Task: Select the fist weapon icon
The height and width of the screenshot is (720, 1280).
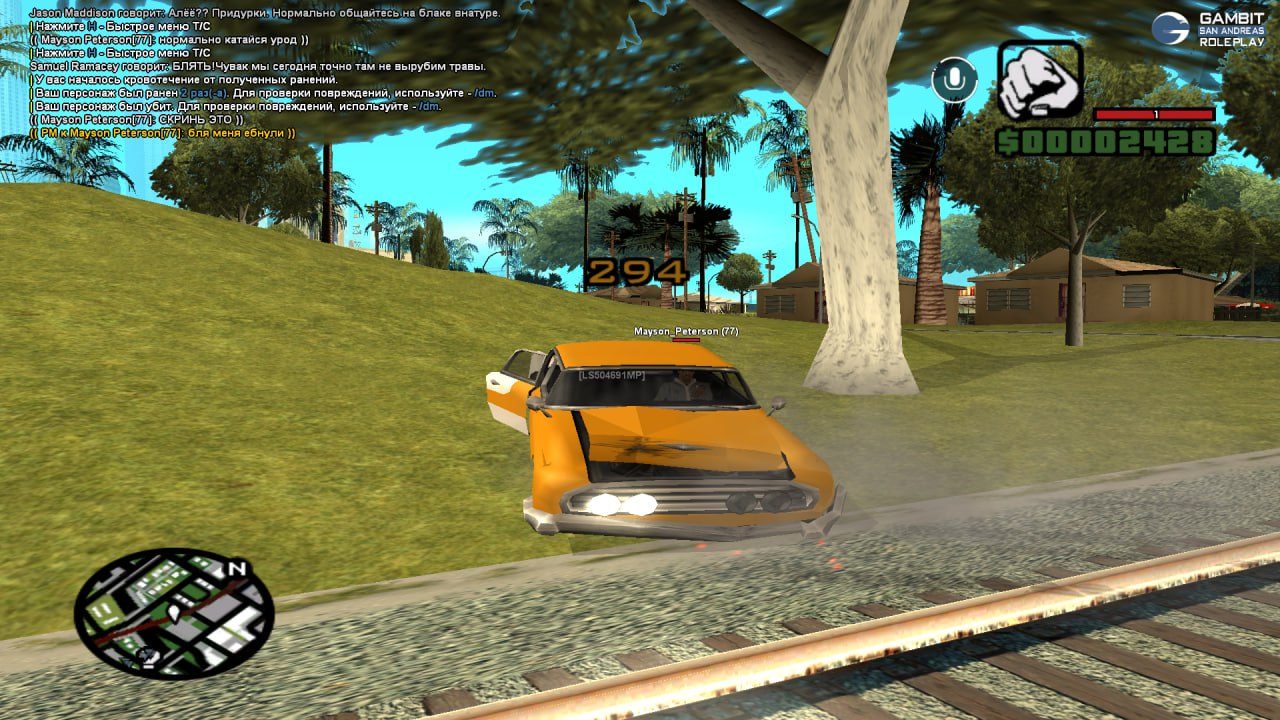Action: [1040, 81]
